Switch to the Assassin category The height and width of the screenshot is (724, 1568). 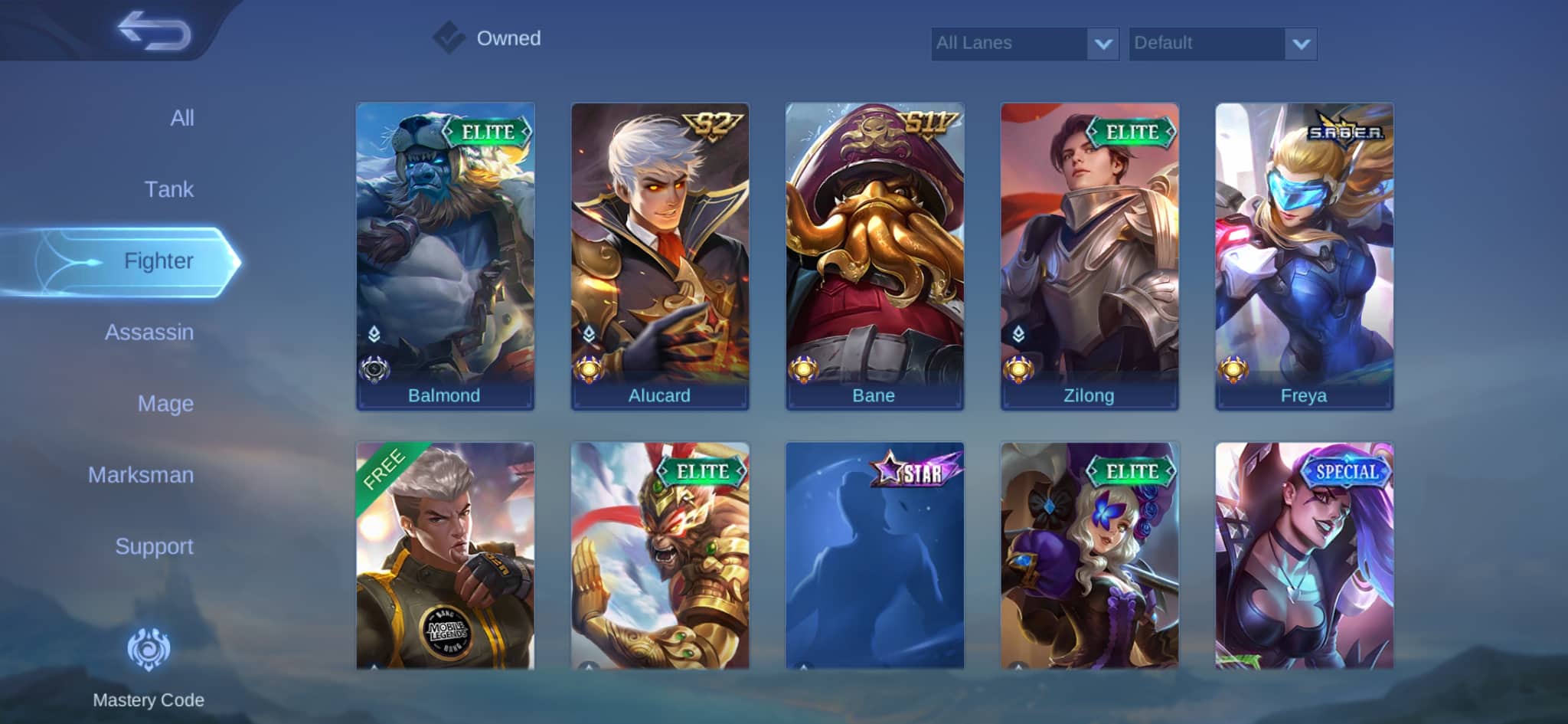click(x=149, y=333)
